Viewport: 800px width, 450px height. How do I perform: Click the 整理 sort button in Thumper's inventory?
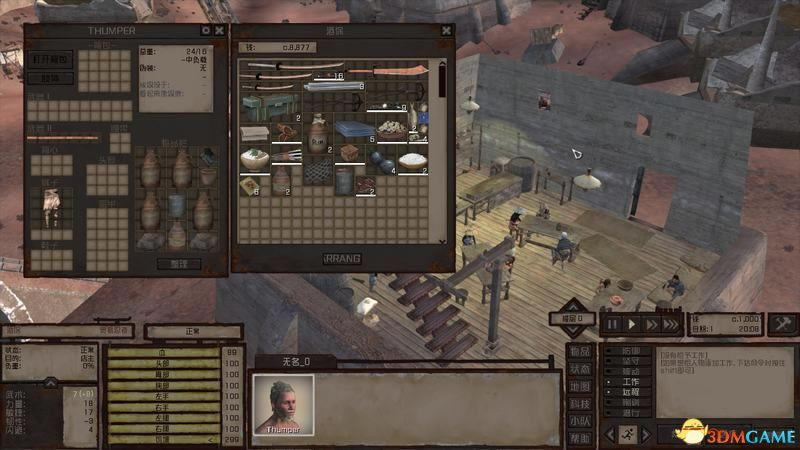coord(186,264)
